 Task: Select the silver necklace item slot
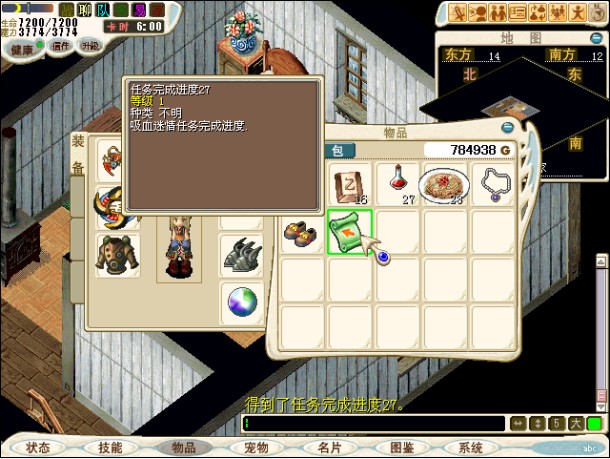tap(494, 184)
